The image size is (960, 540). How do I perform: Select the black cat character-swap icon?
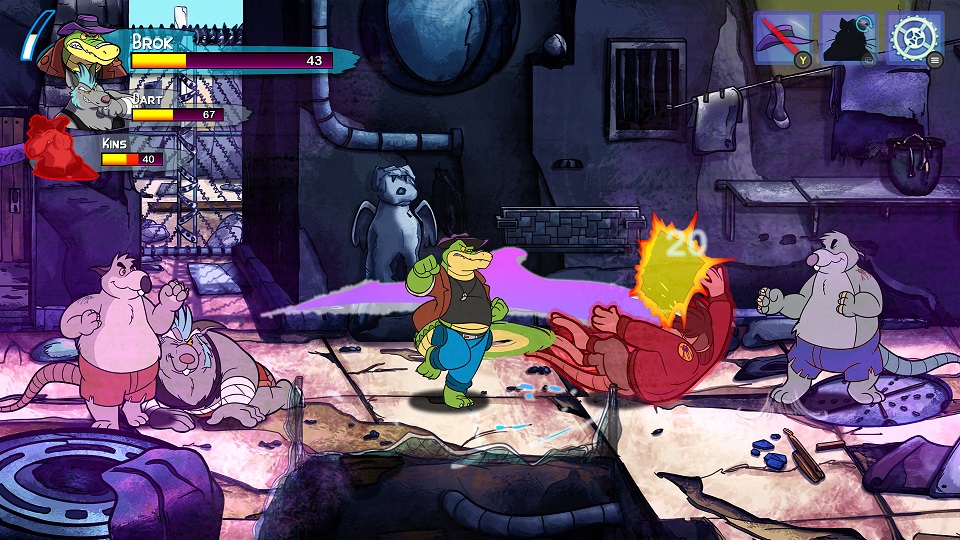pos(848,40)
